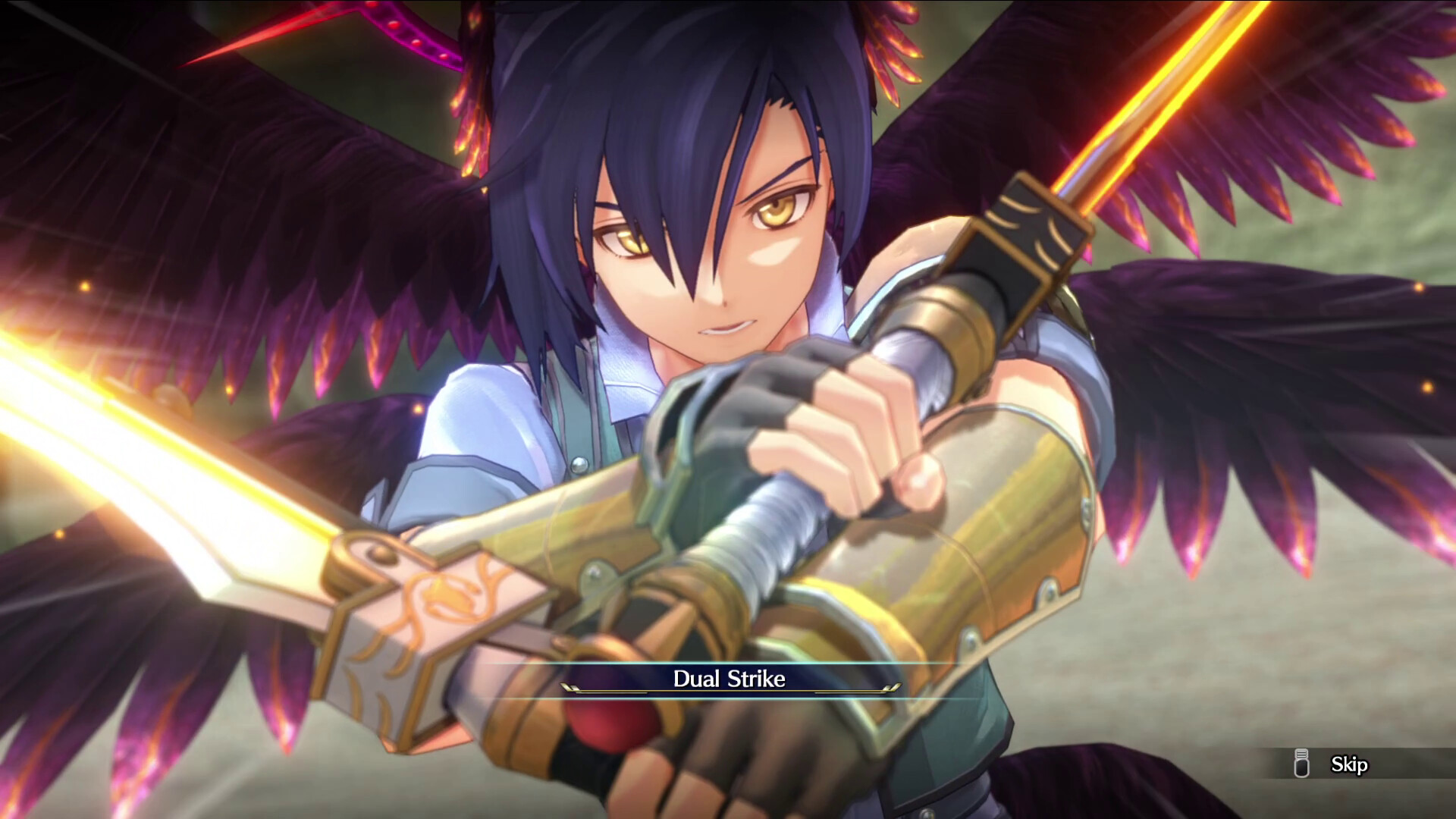Click the Dual Strike skill banner

coord(728,681)
